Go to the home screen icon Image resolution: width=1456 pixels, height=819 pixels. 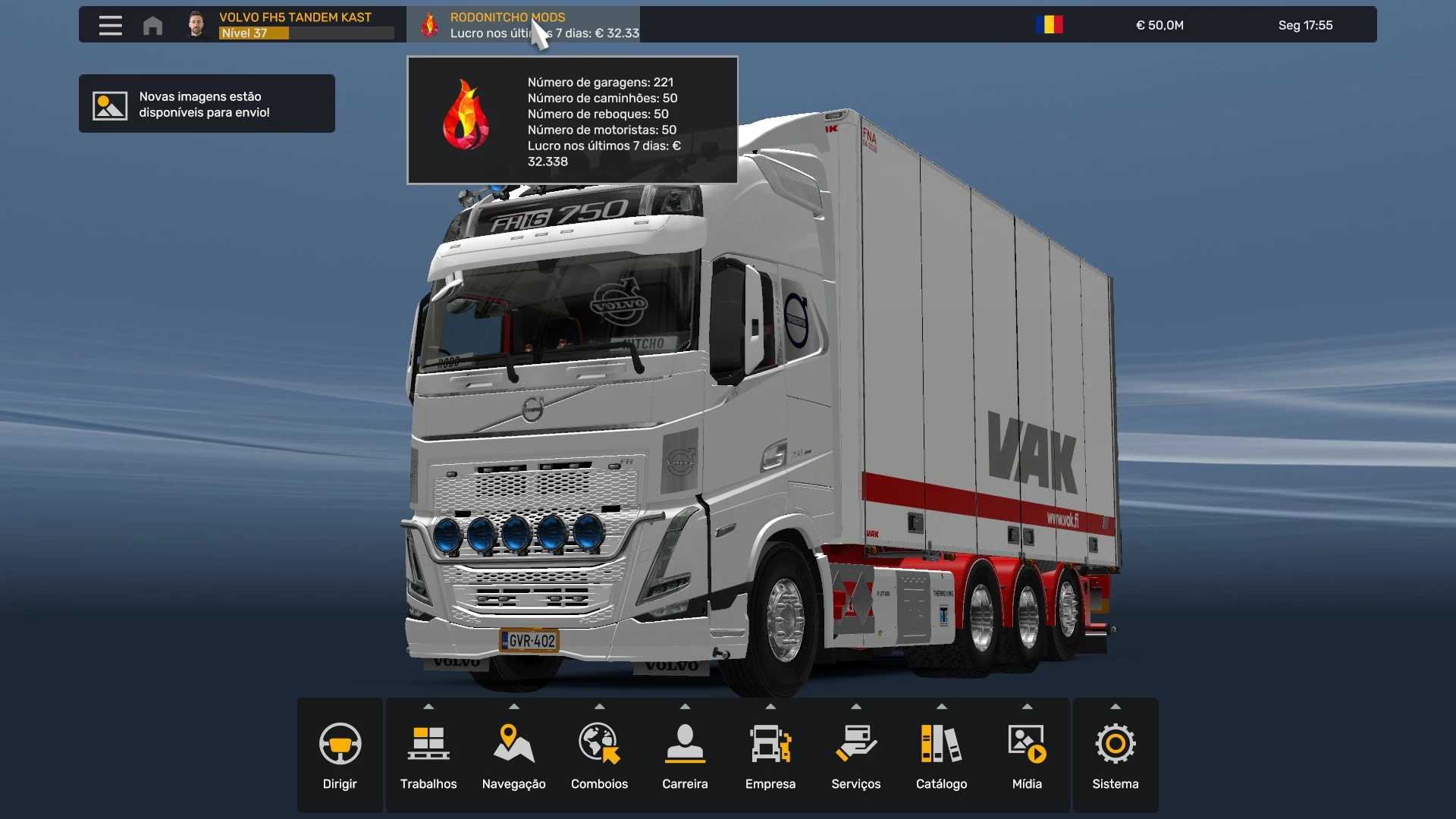click(x=152, y=25)
